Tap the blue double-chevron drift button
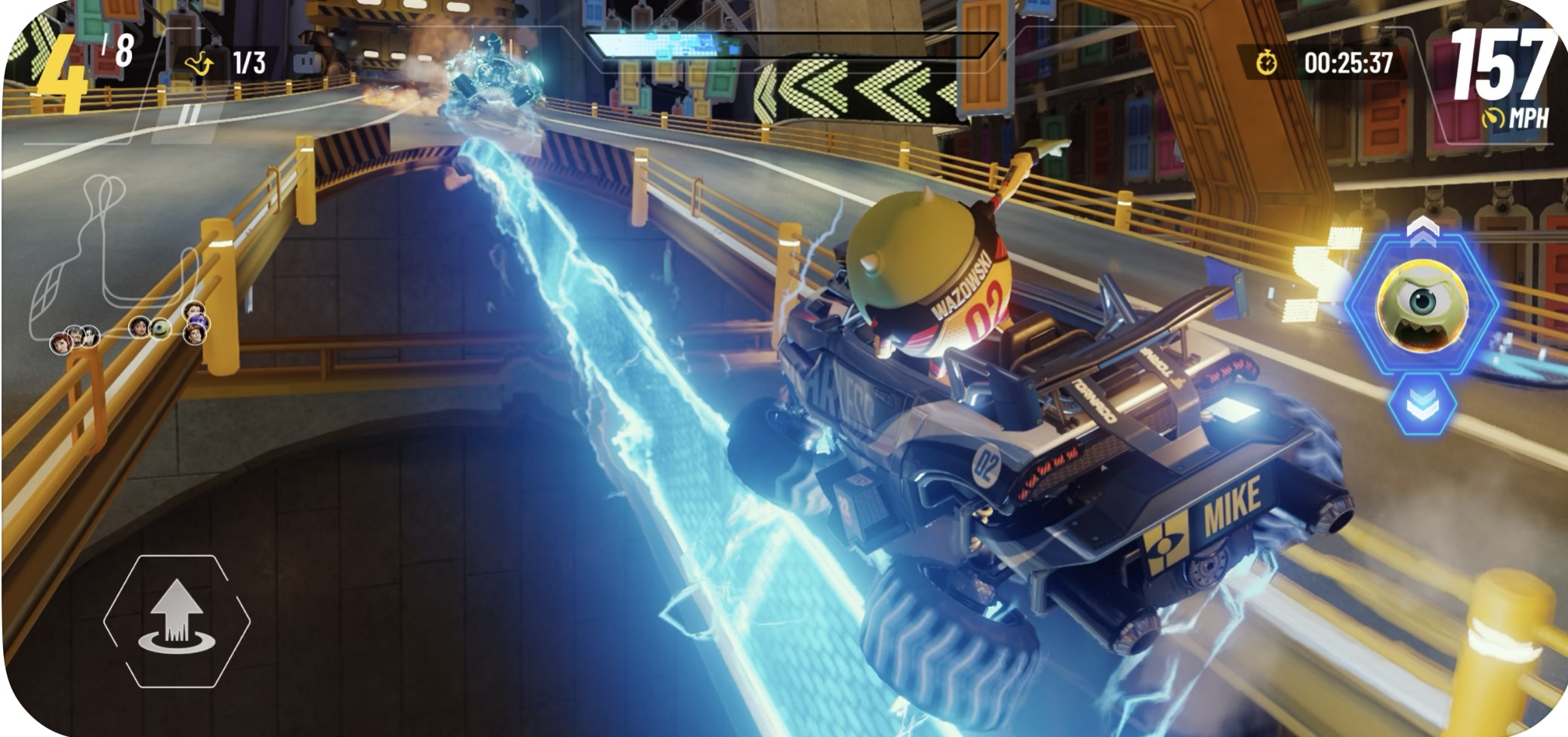The width and height of the screenshot is (1568, 737). click(1422, 406)
